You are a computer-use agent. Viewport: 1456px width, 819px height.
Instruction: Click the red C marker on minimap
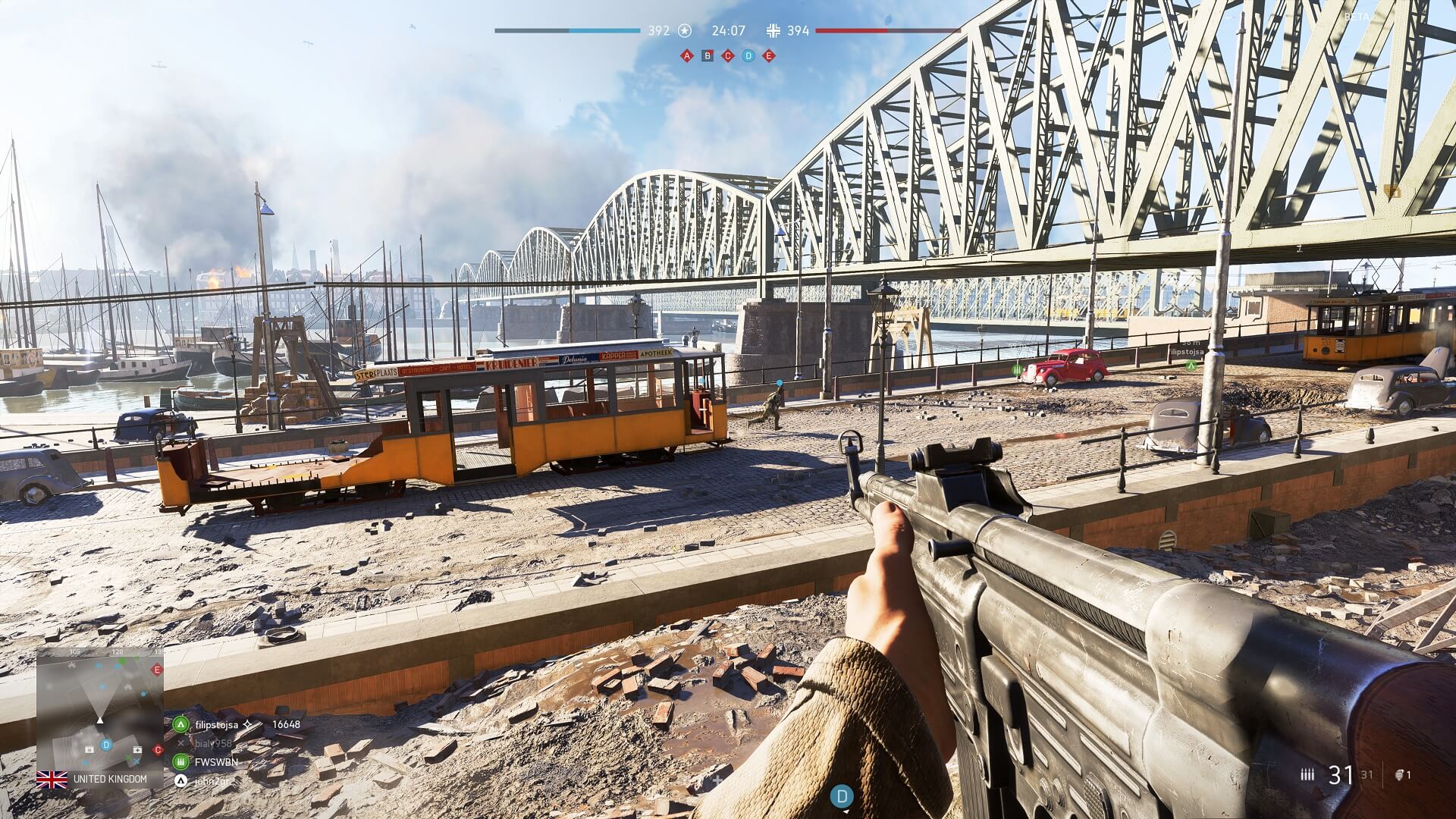[x=158, y=750]
